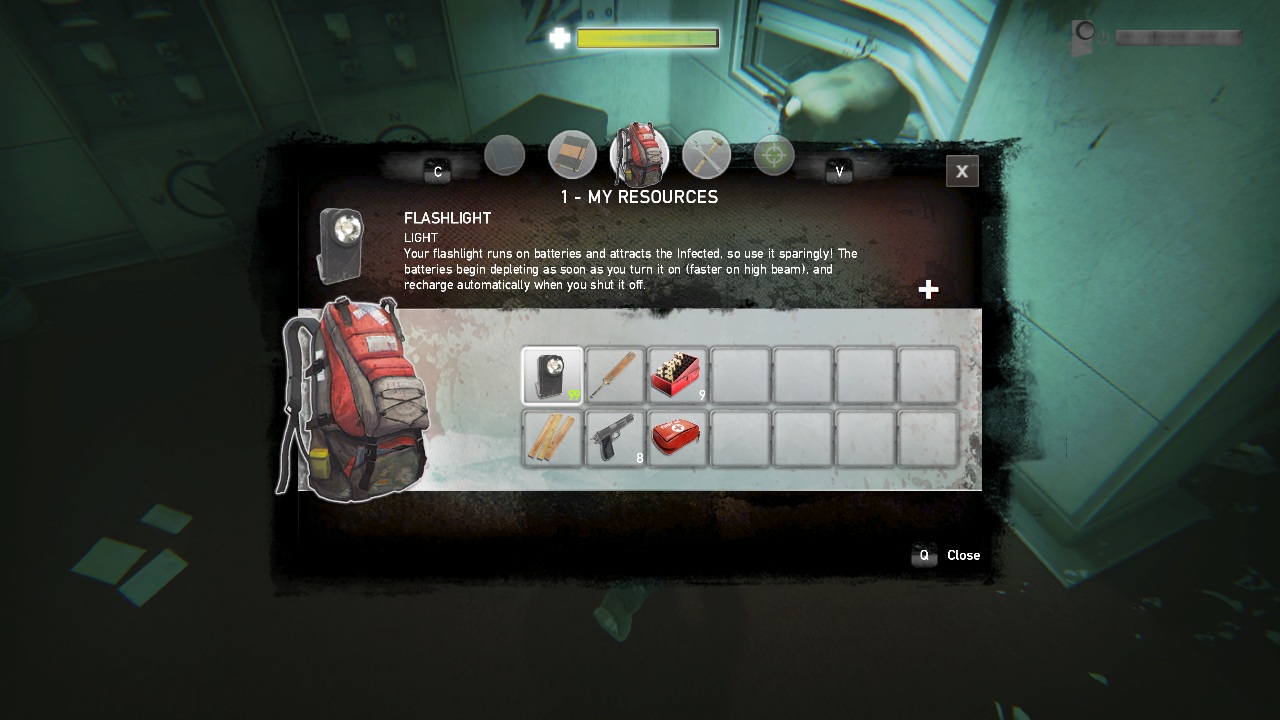Click the Close button label
The image size is (1280, 720).
963,556
